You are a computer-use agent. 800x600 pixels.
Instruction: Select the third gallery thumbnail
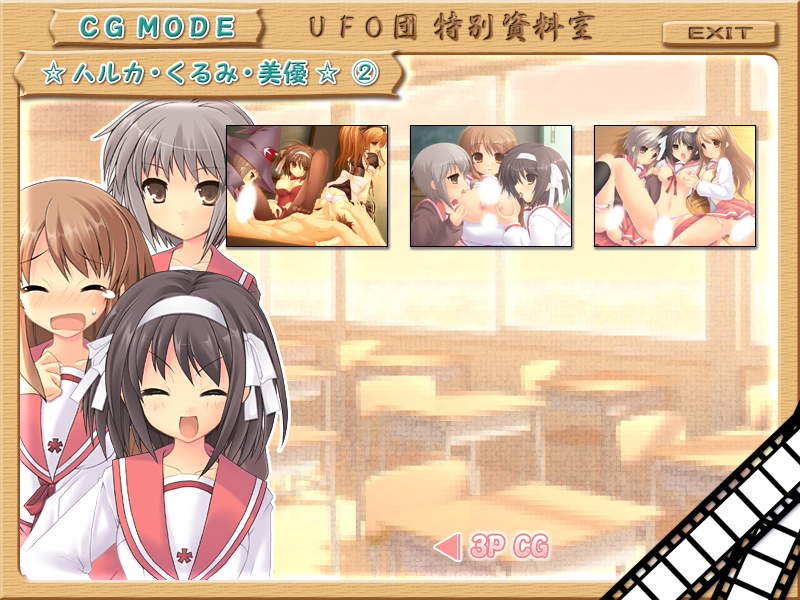[675, 186]
